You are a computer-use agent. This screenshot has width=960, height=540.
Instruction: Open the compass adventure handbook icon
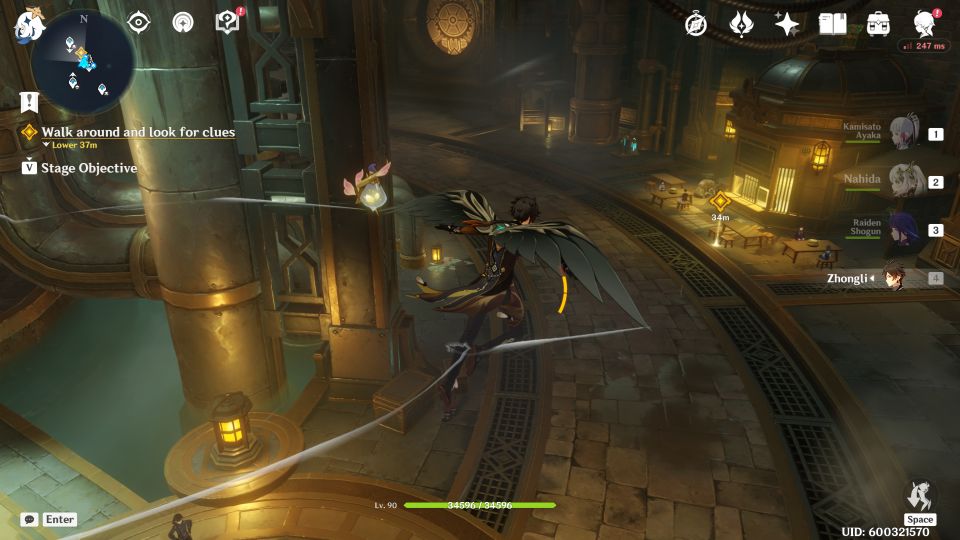point(696,24)
